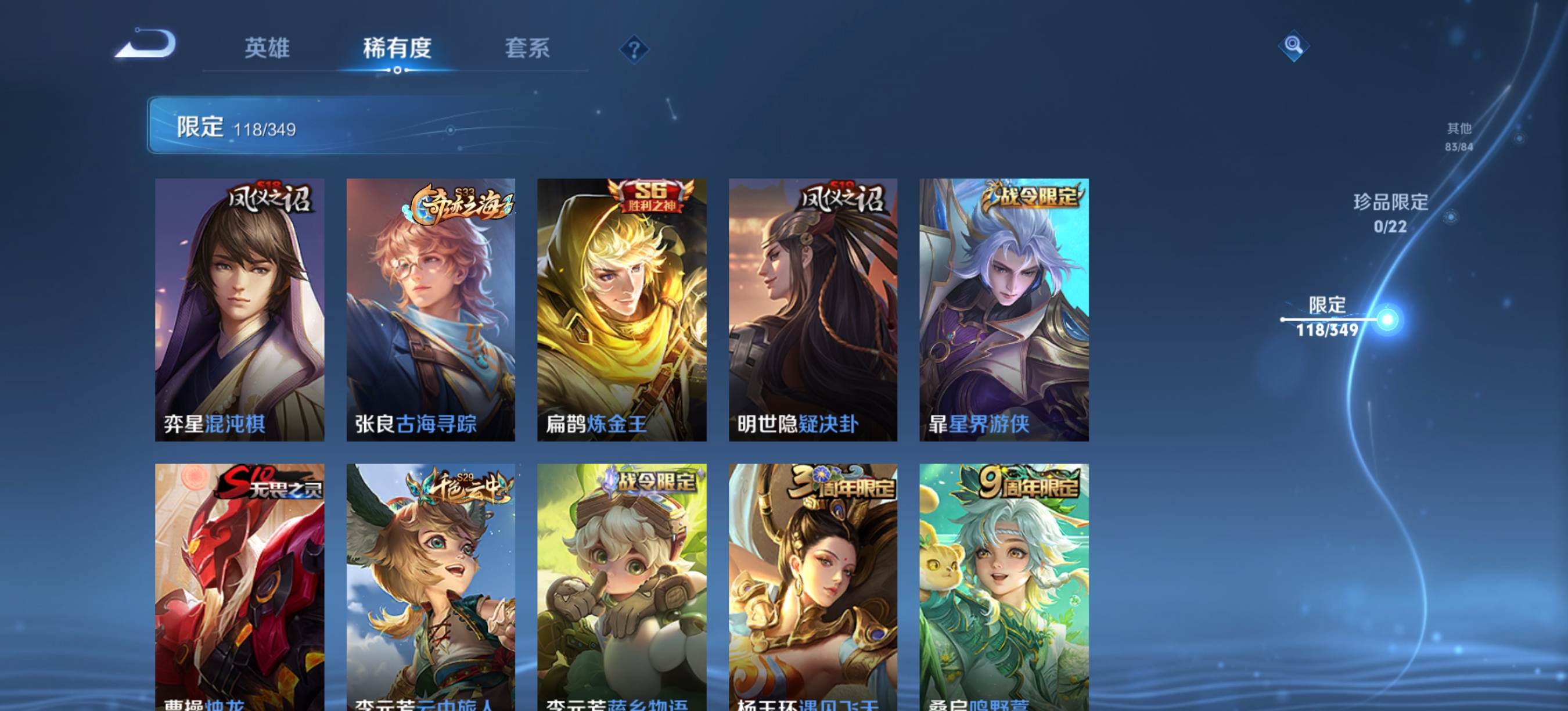Viewport: 1568px width, 711px height.
Task: Jump to the 珍品限定 rarity category
Action: click(1390, 213)
